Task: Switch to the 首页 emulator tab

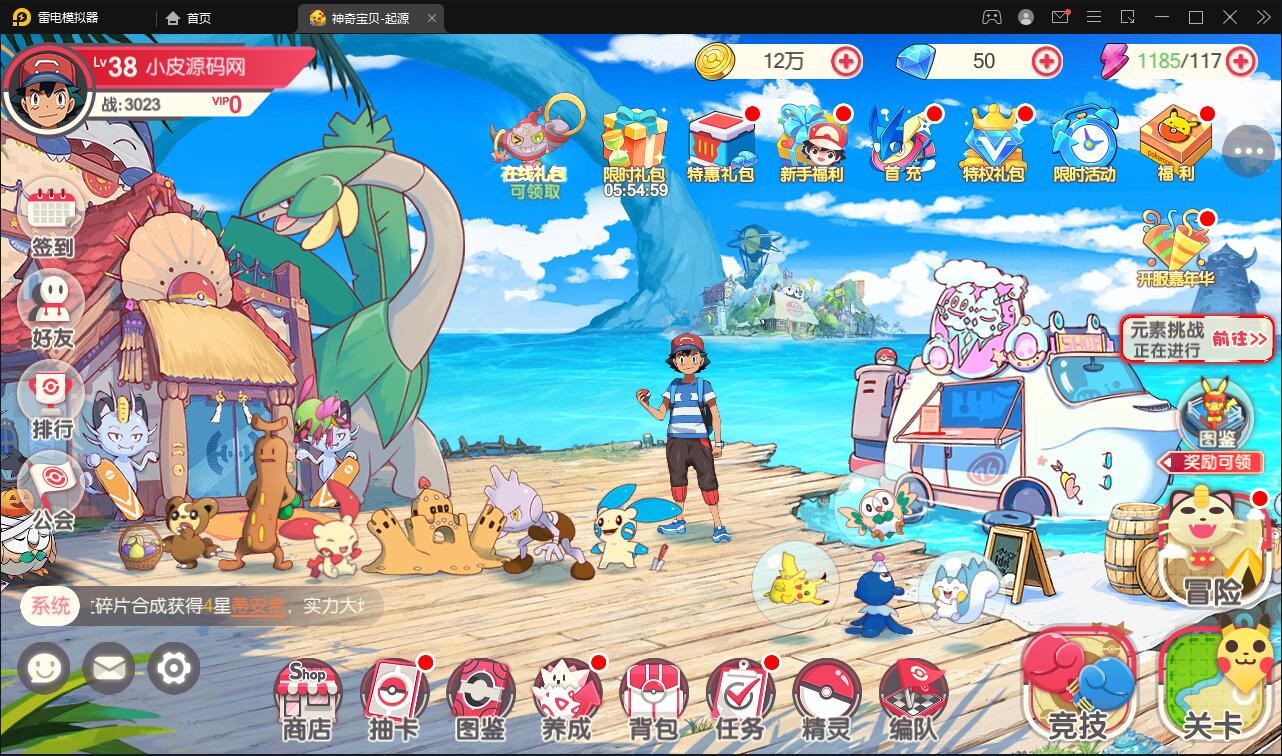Action: pos(188,17)
